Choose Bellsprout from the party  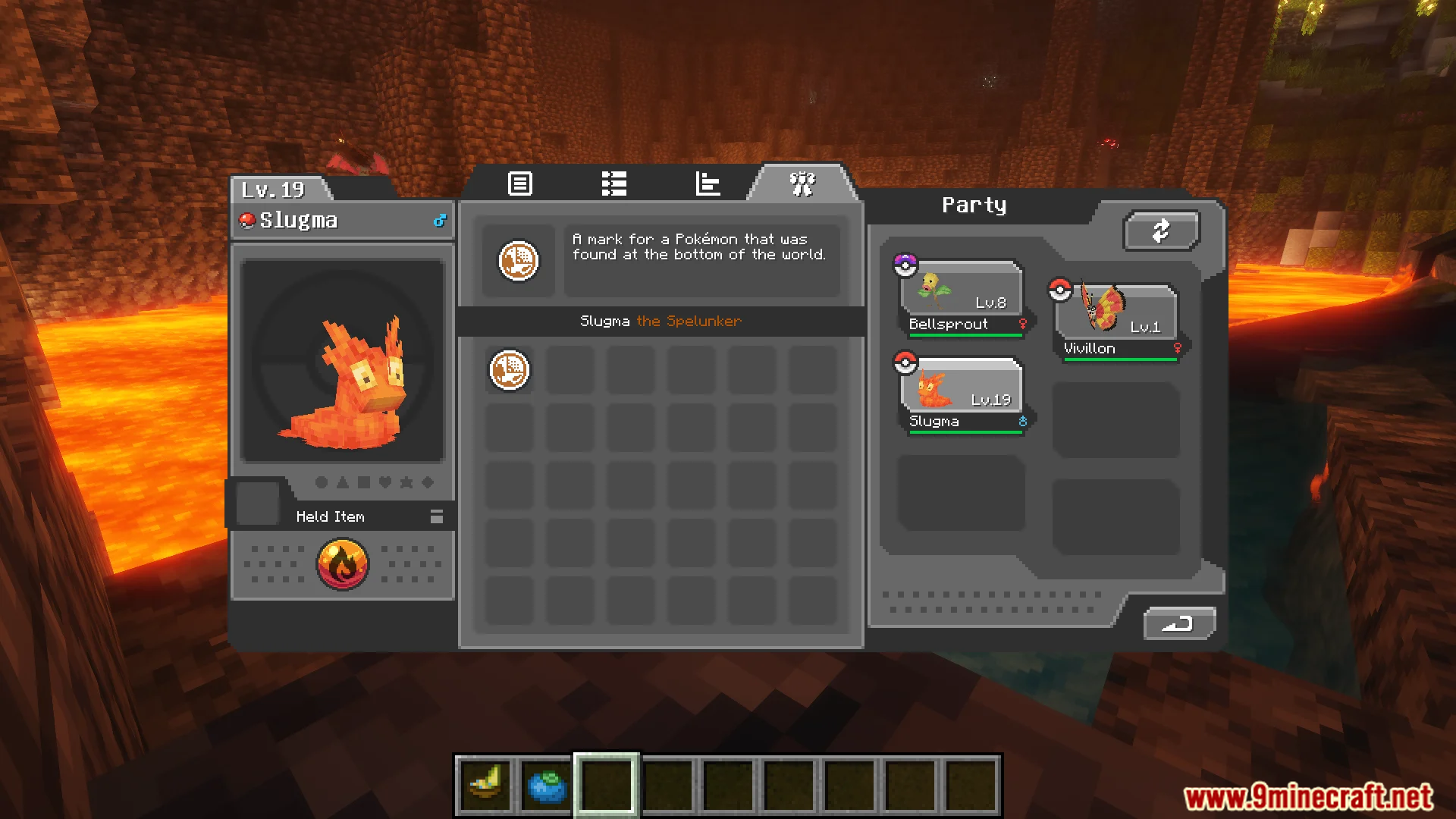tap(962, 298)
